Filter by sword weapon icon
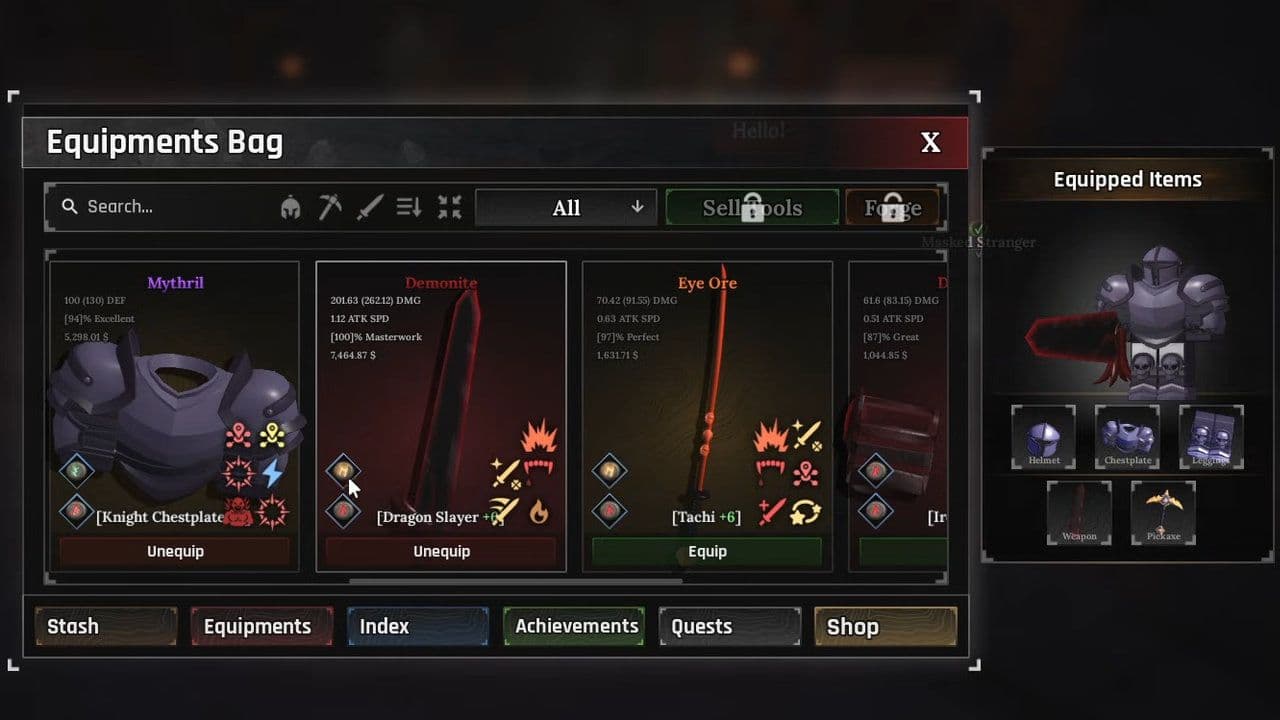This screenshot has width=1280, height=720. point(370,207)
